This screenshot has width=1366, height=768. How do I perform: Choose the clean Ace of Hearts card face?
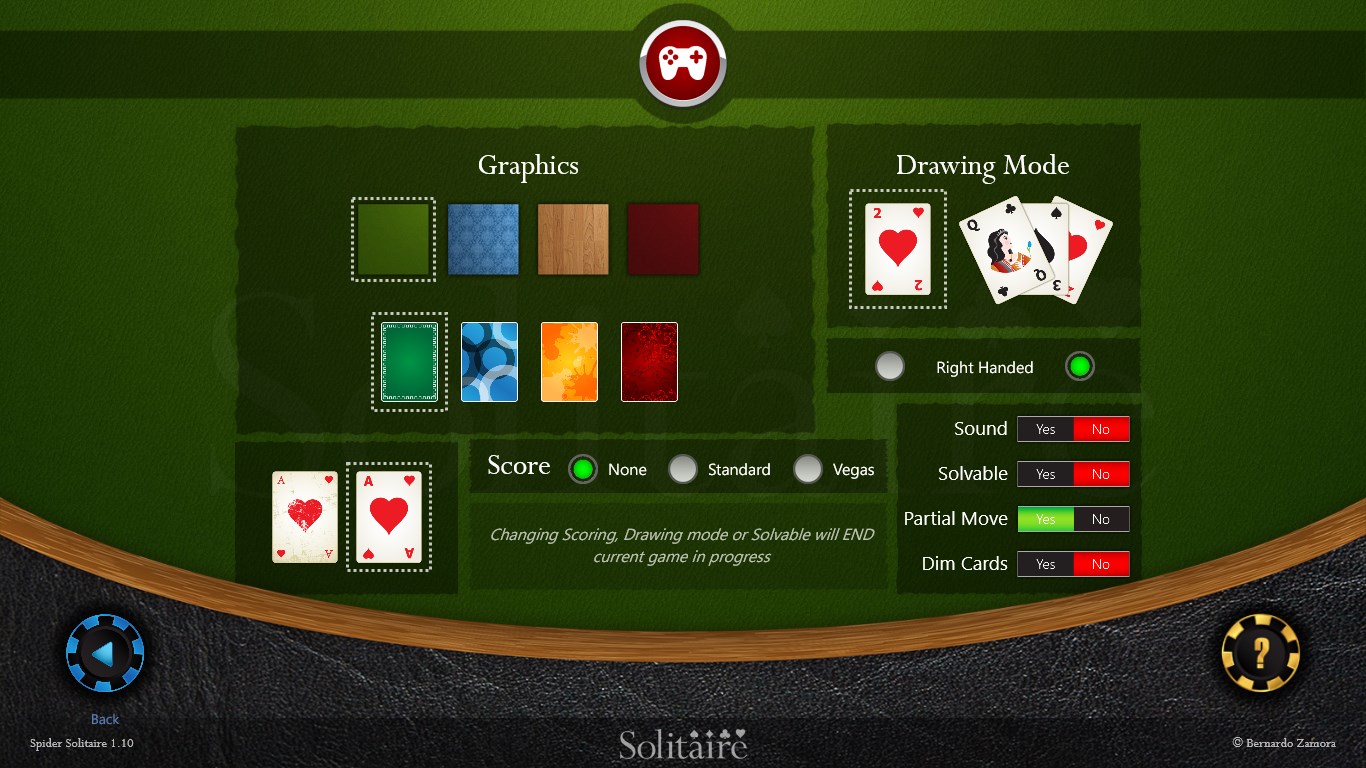389,516
